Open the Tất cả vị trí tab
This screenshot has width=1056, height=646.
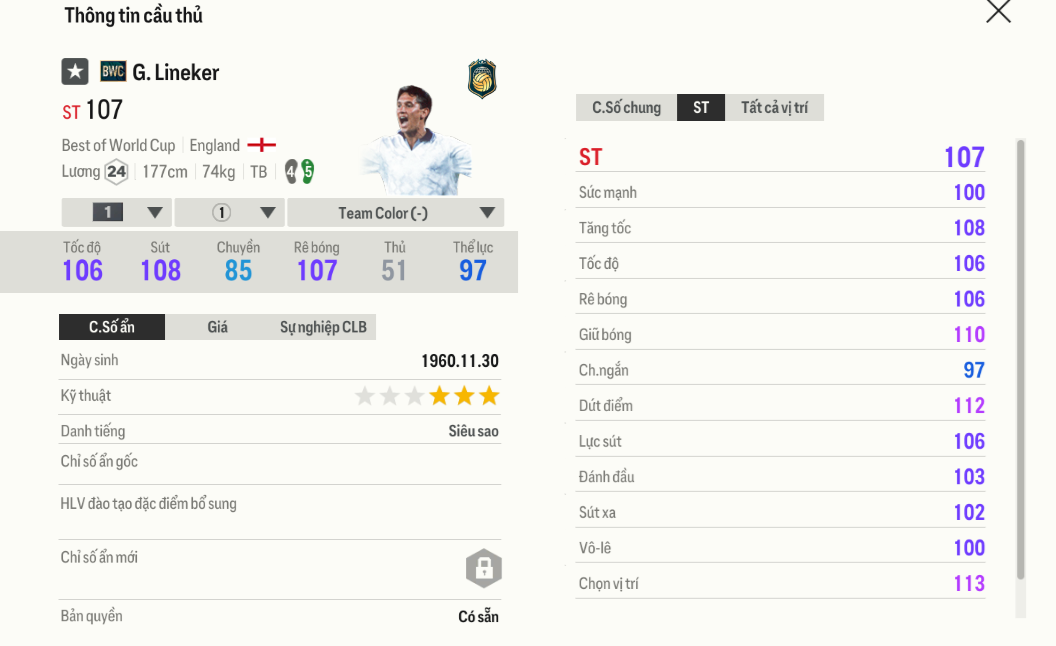tap(774, 108)
